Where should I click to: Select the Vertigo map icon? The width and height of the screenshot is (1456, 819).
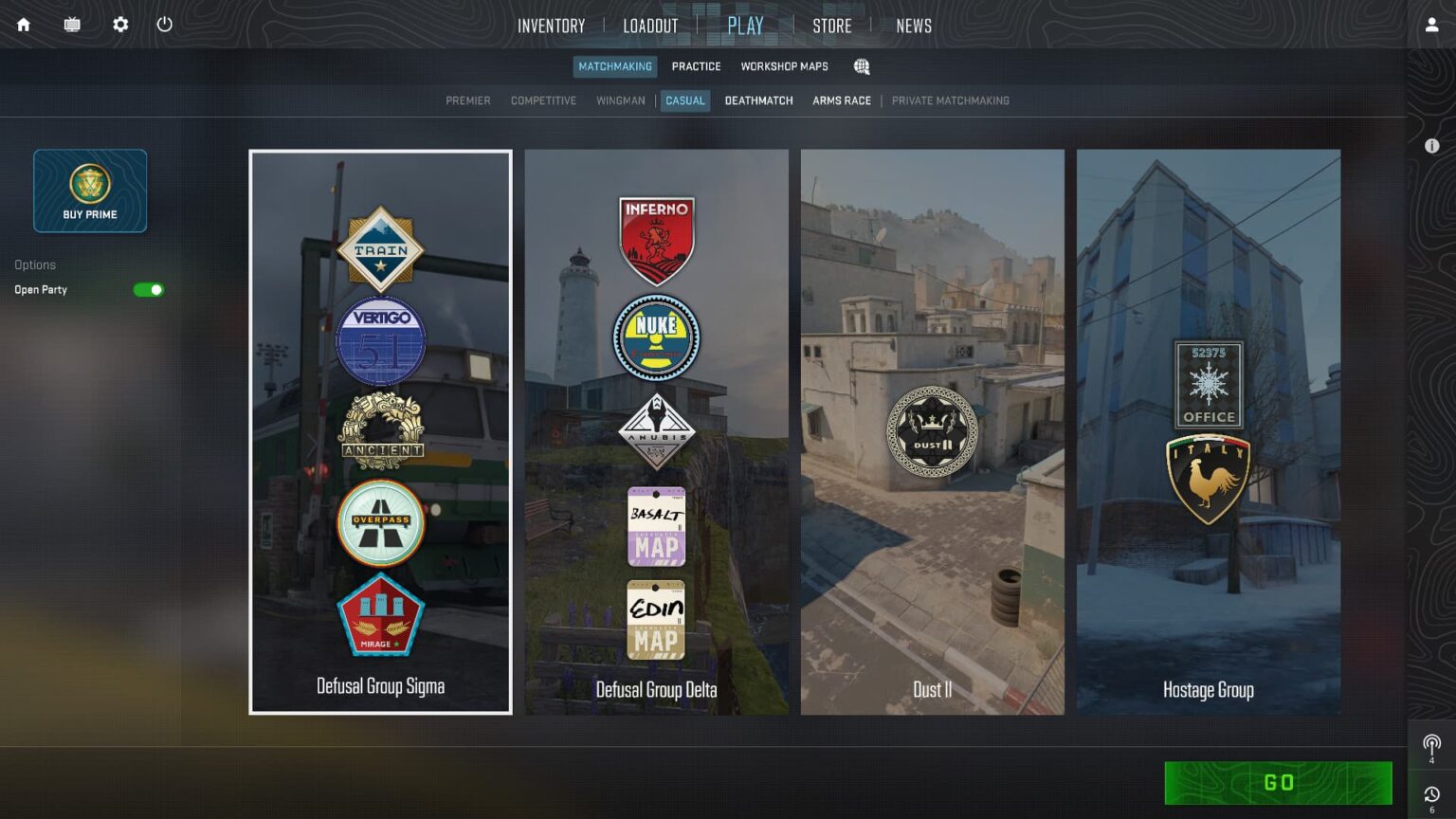click(x=380, y=340)
